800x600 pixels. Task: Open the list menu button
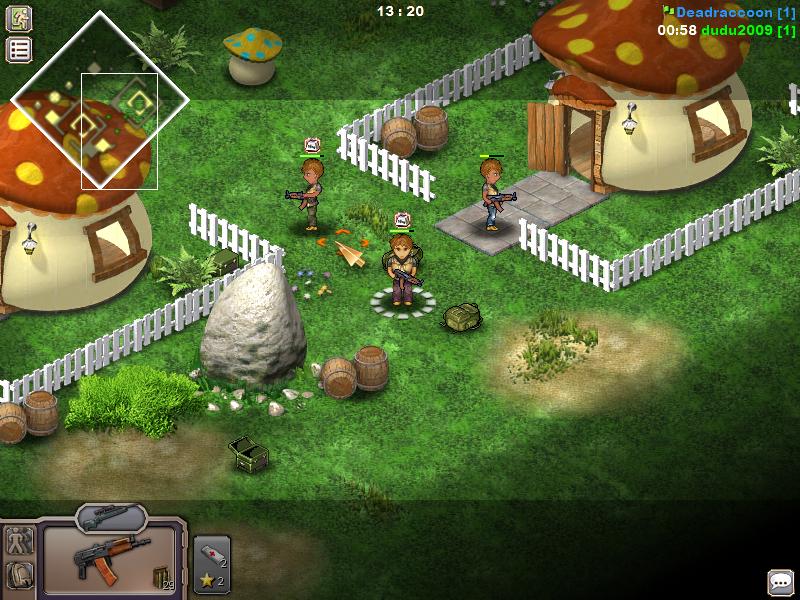pos(19,50)
